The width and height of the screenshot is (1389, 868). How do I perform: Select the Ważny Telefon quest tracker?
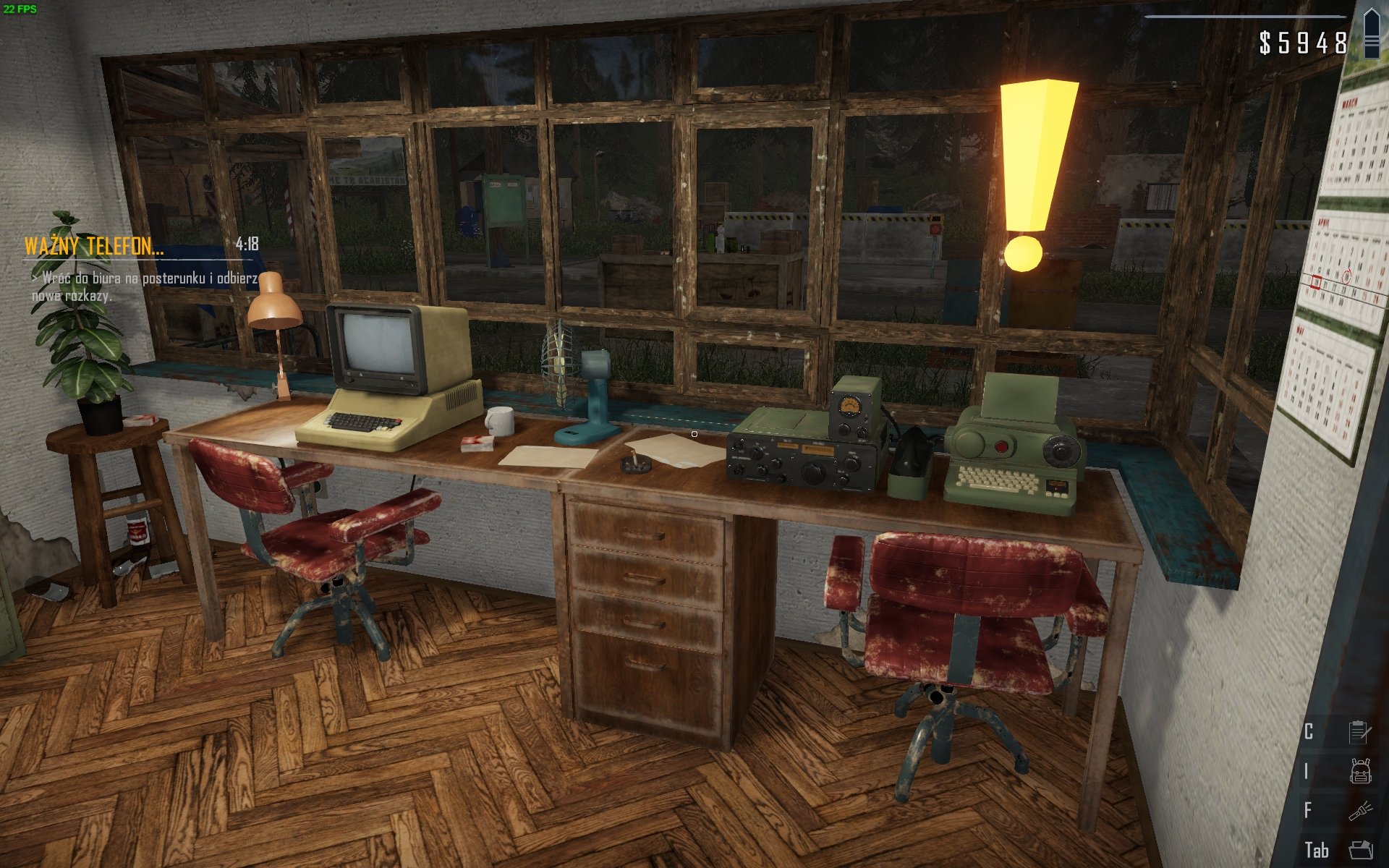[95, 246]
